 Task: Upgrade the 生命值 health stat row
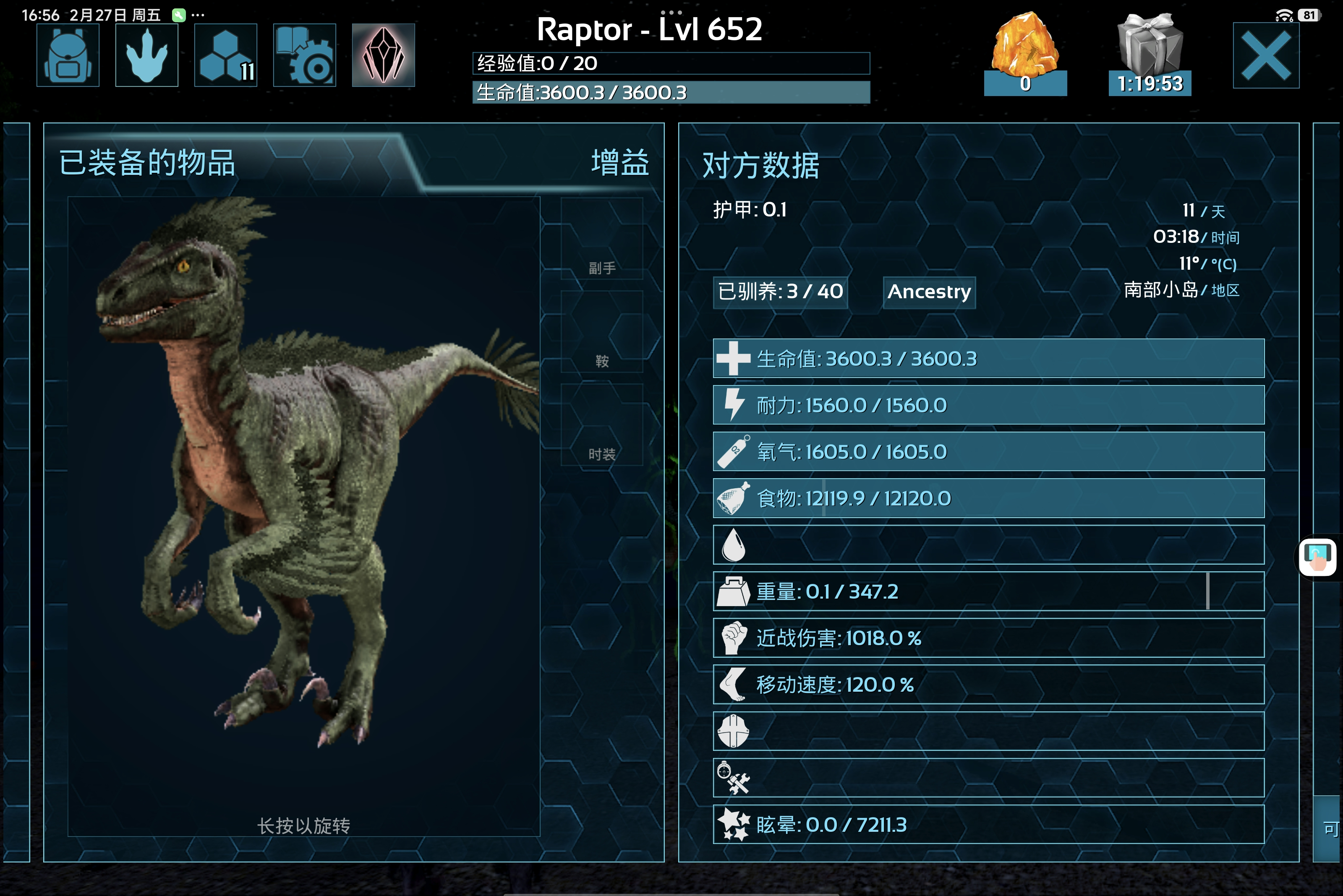coord(988,359)
